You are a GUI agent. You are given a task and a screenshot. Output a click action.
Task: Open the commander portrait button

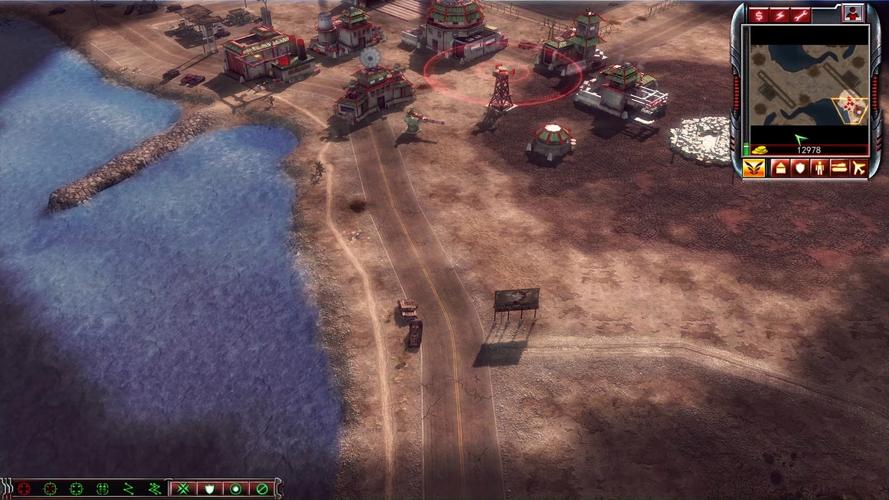point(852,14)
